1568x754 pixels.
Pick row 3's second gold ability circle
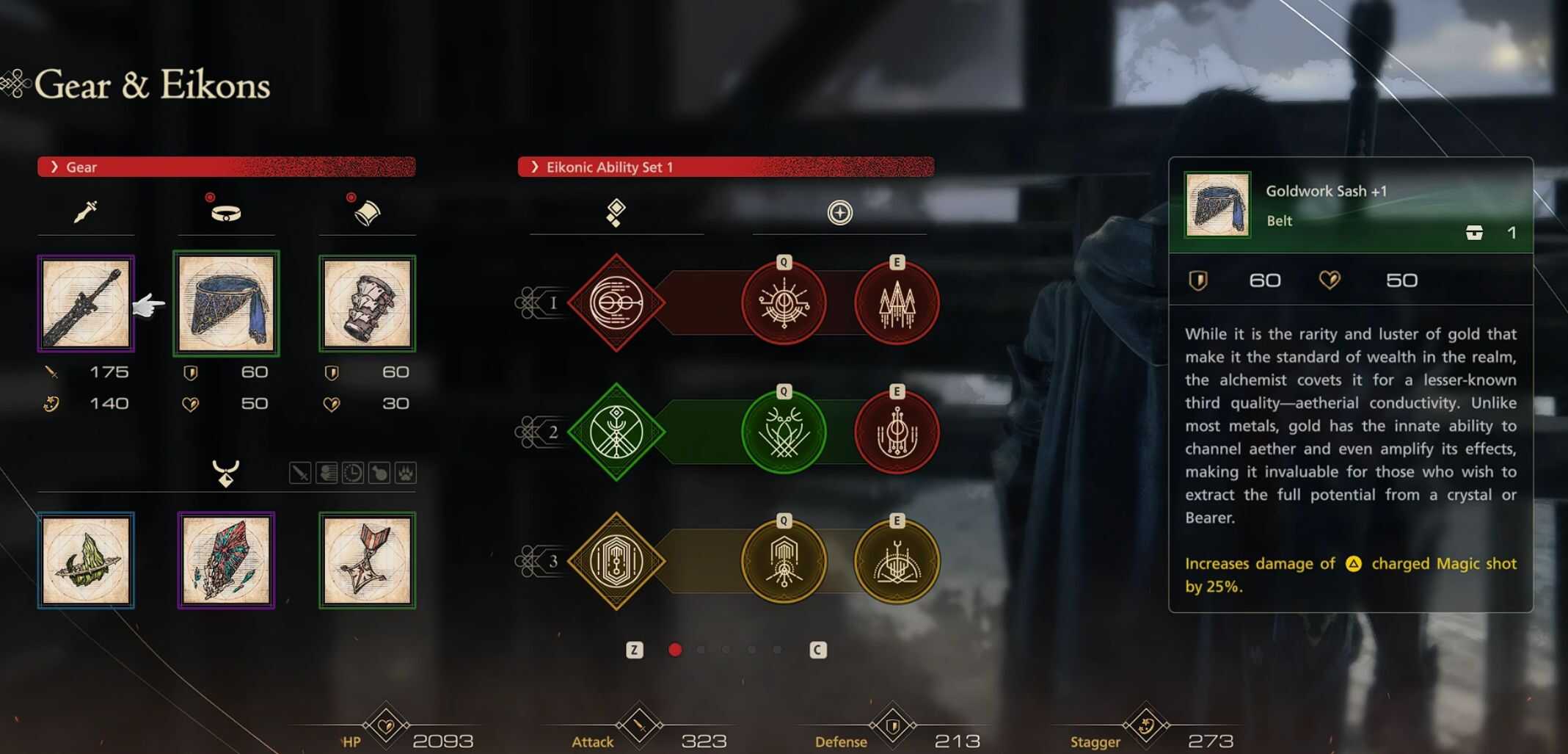click(x=897, y=561)
